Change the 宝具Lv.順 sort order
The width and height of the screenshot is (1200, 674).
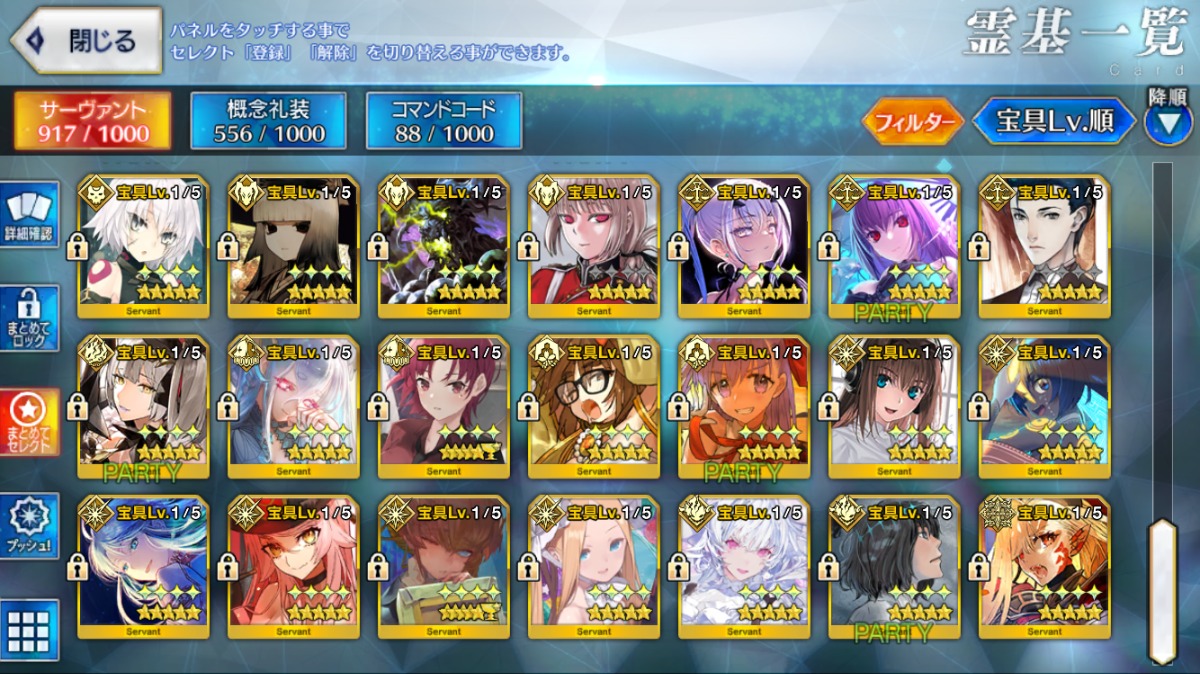click(1054, 122)
